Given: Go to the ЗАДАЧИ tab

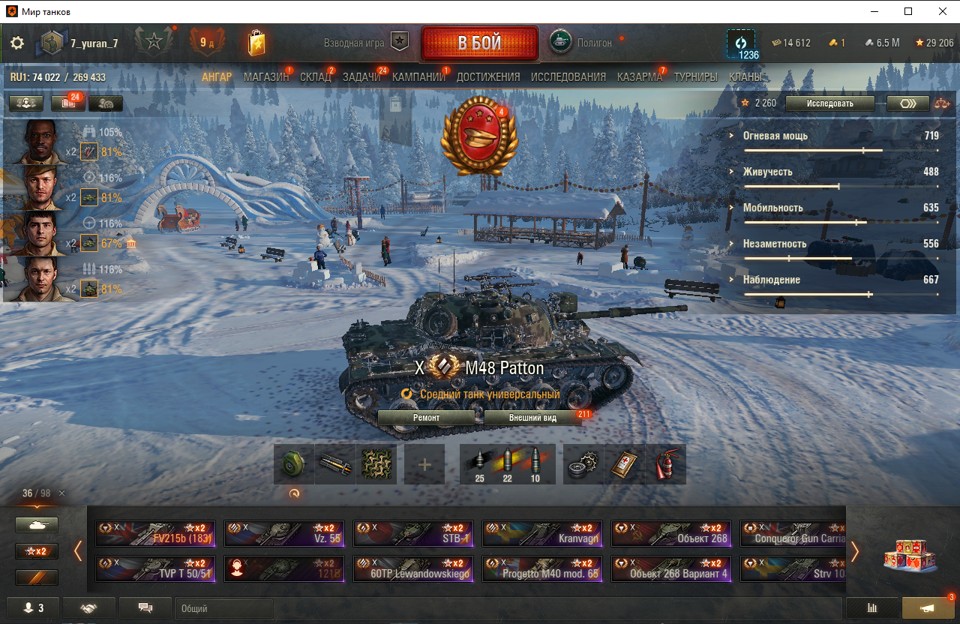Looking at the screenshot, I should tap(361, 77).
